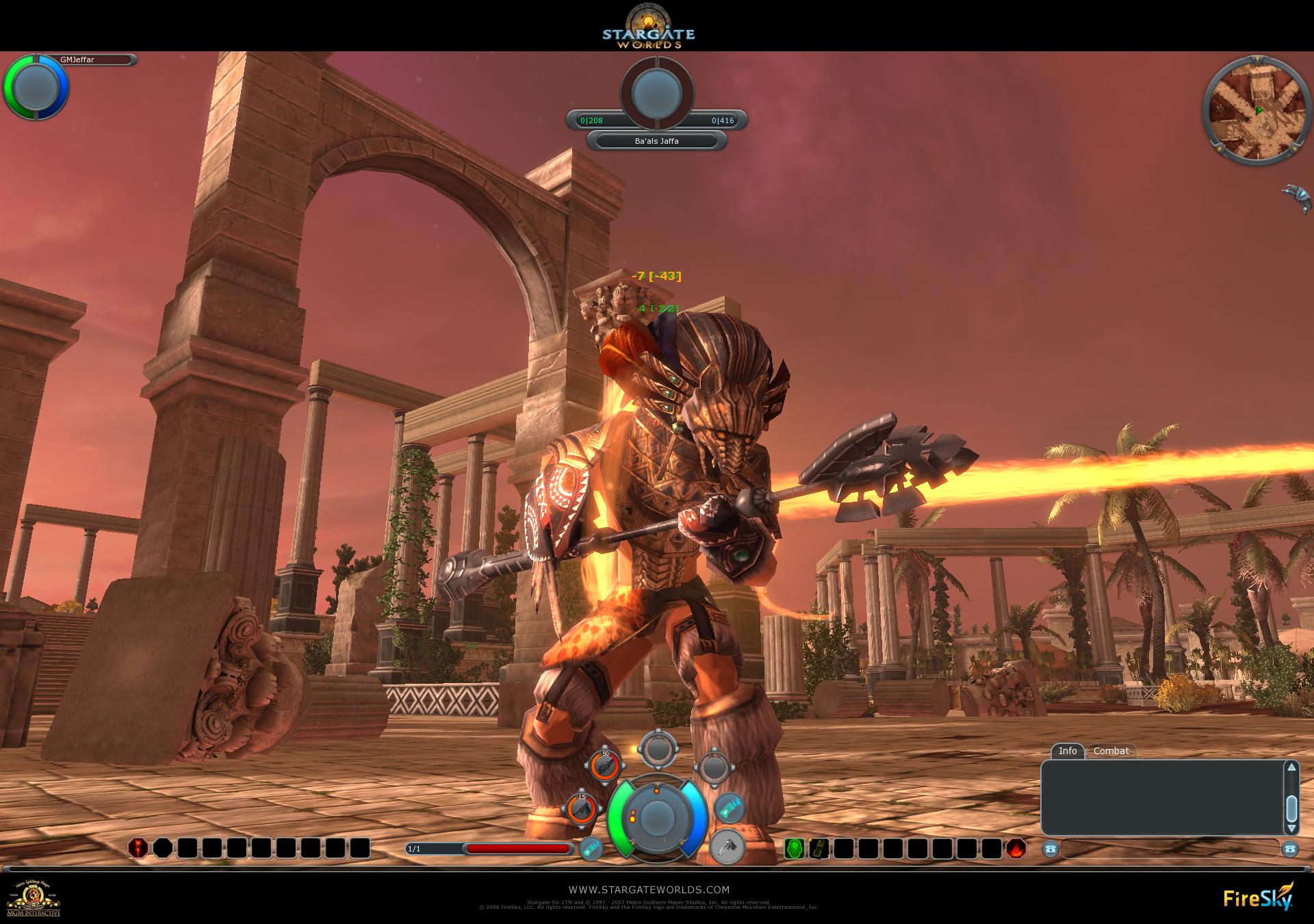Select the weapon slot showing 15 ammo
The image size is (1314, 924).
tap(581, 808)
